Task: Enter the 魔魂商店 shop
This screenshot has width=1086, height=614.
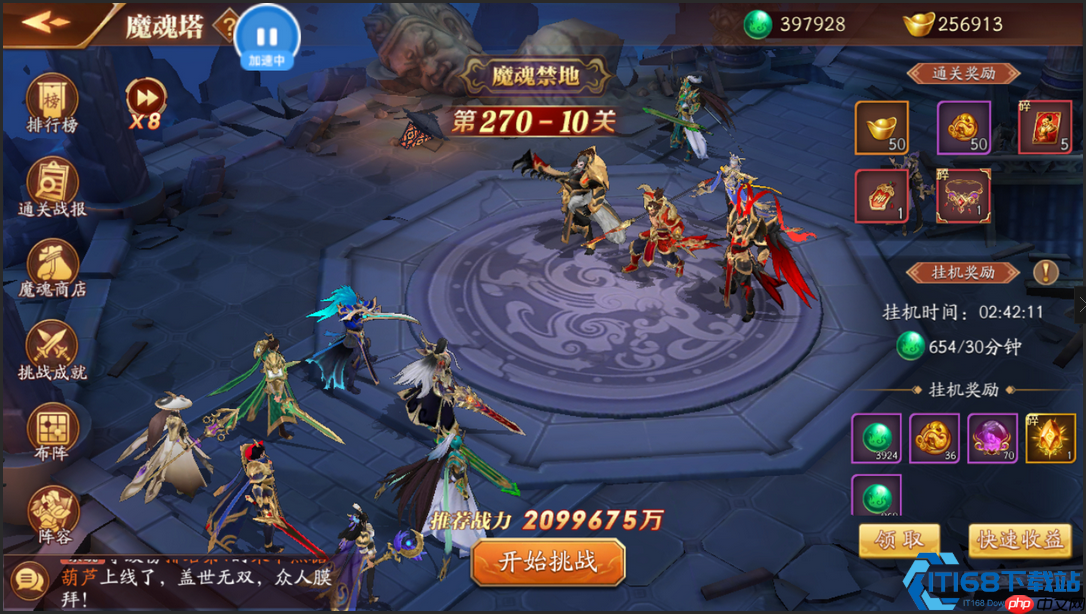Action: [x=52, y=269]
